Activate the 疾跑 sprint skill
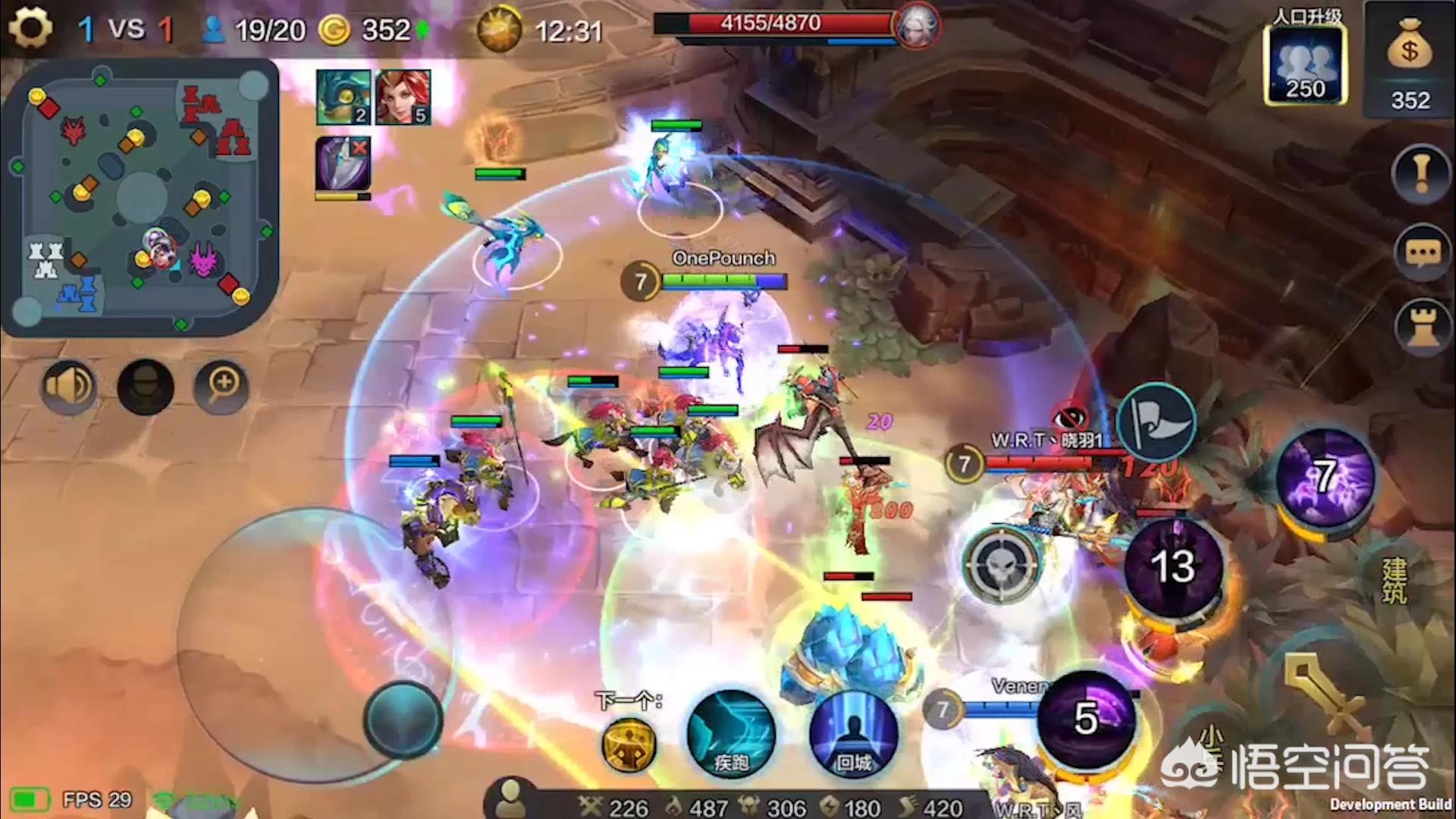The height and width of the screenshot is (819, 1456). point(730,734)
